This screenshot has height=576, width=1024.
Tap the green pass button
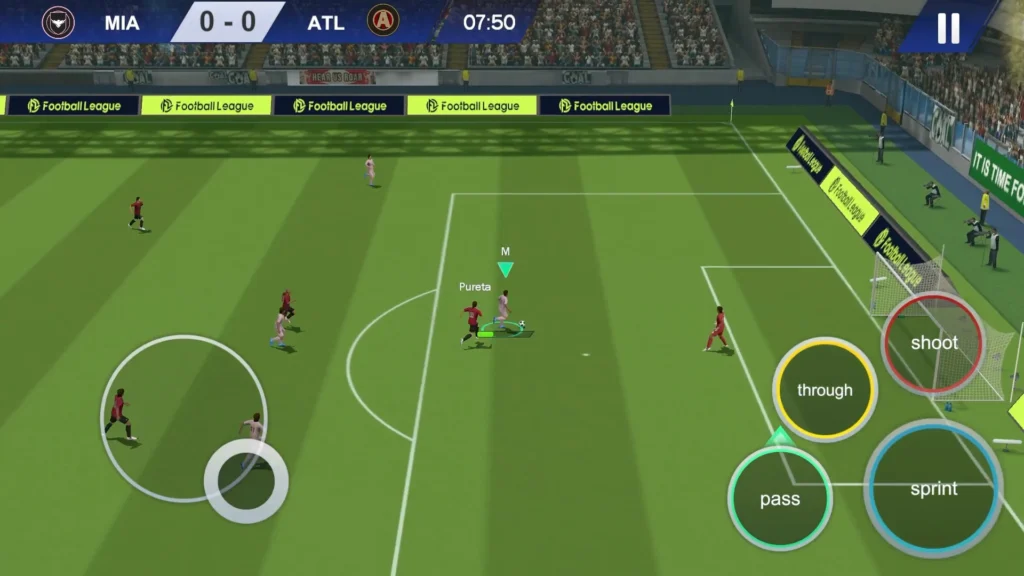(x=780, y=499)
